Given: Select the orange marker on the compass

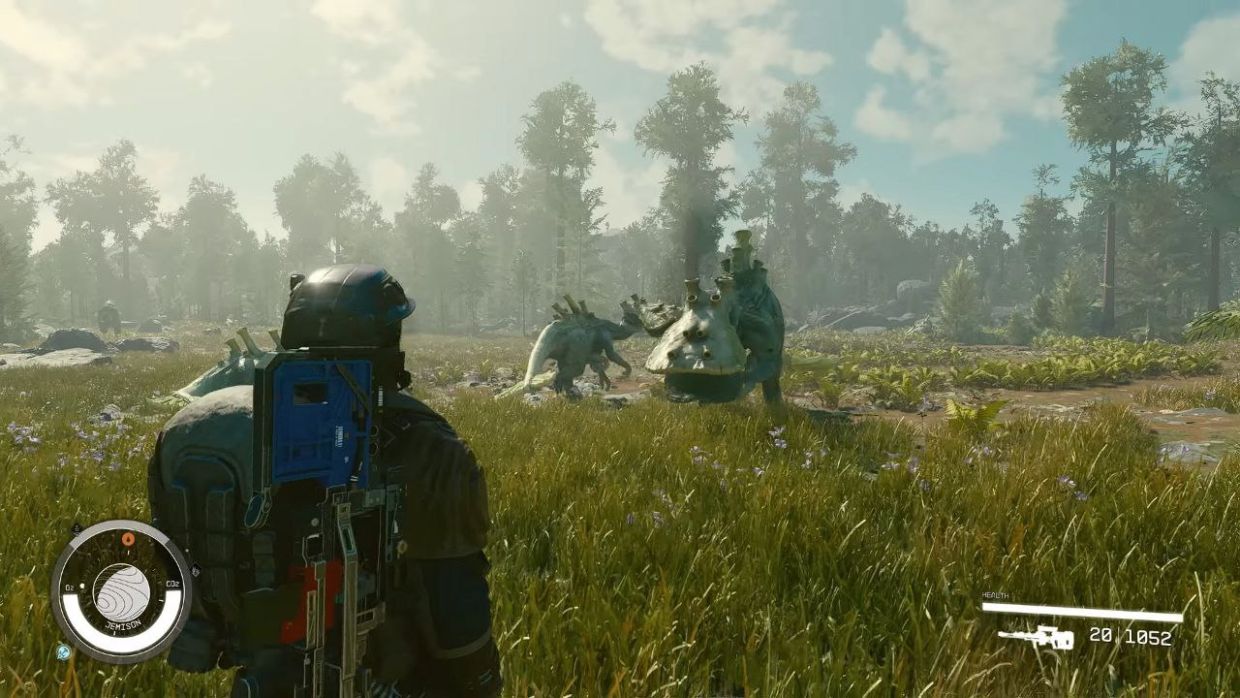Looking at the screenshot, I should coord(127,539).
